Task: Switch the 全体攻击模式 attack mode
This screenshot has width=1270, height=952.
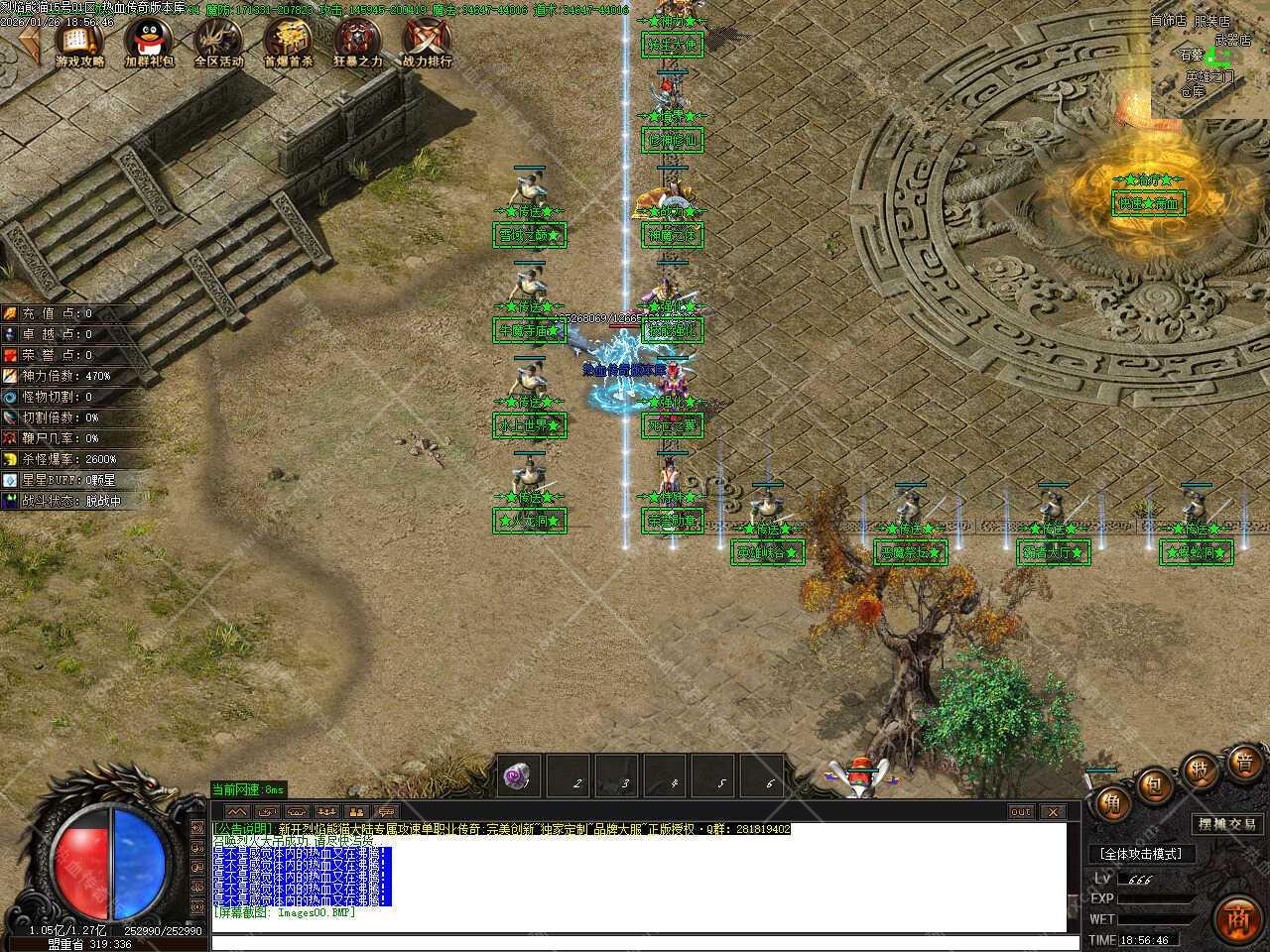Action: (x=1141, y=854)
